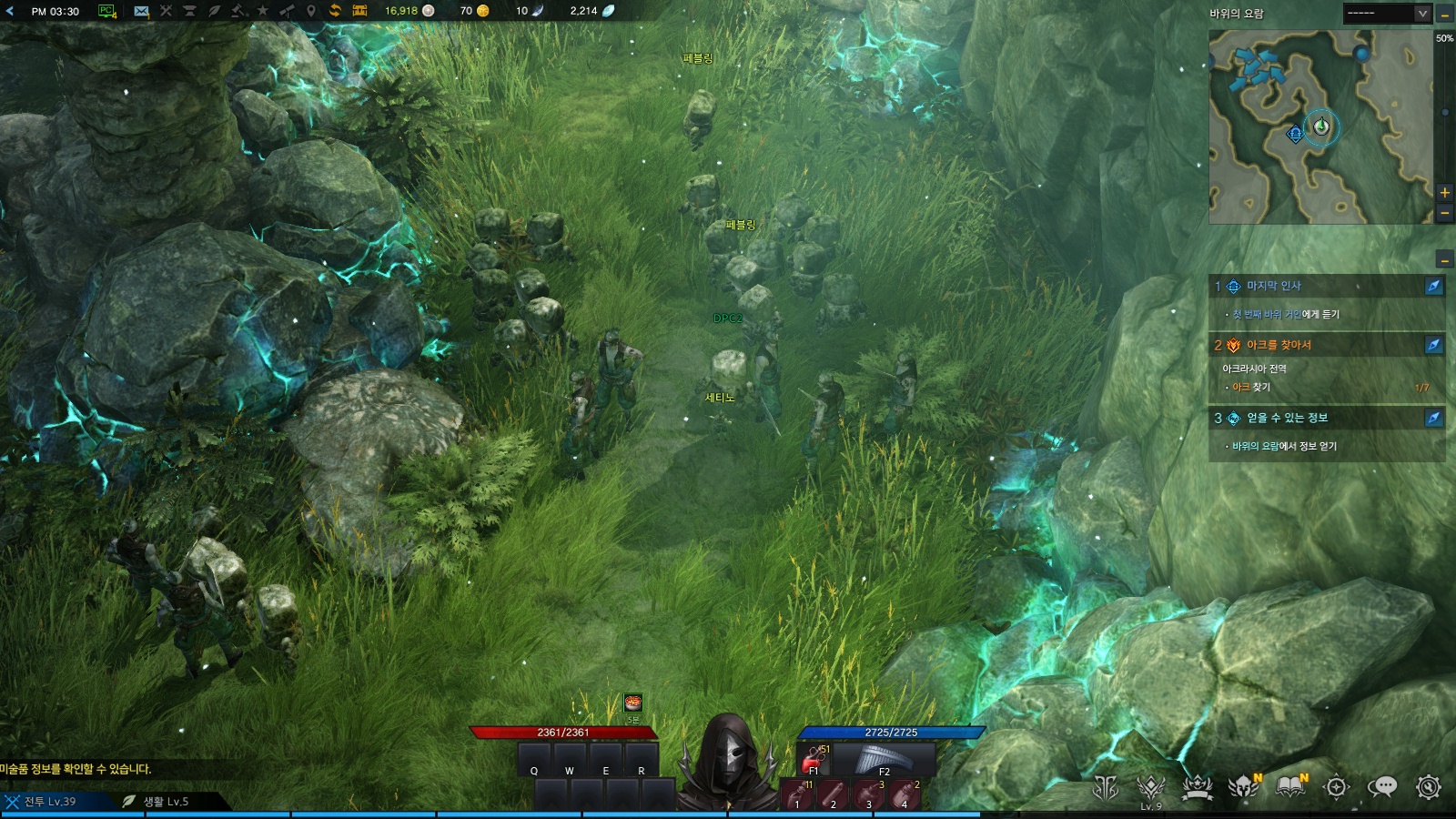
Task: Open the open-book journal icon
Action: click(x=1290, y=787)
